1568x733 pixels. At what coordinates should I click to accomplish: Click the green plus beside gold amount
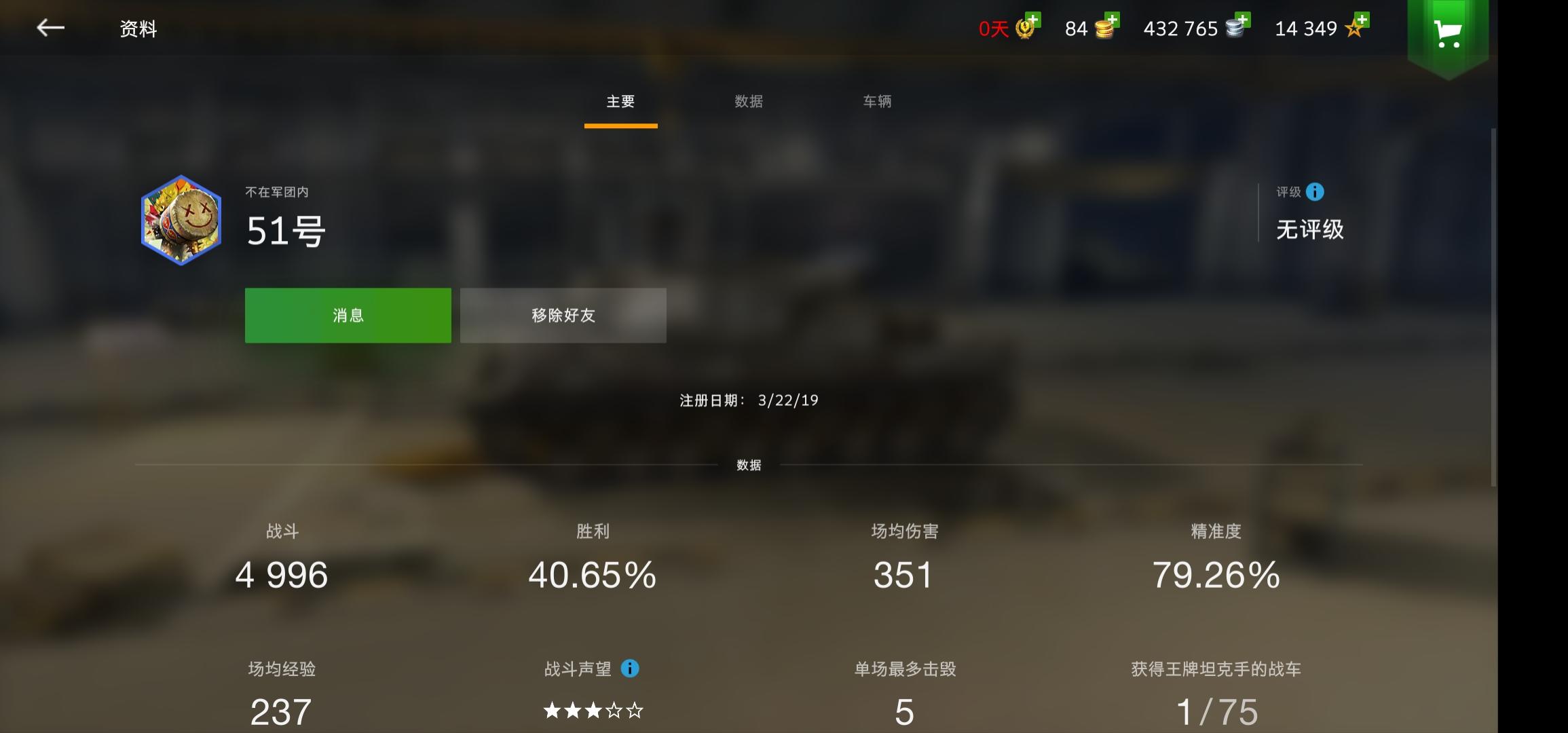pos(1114,21)
